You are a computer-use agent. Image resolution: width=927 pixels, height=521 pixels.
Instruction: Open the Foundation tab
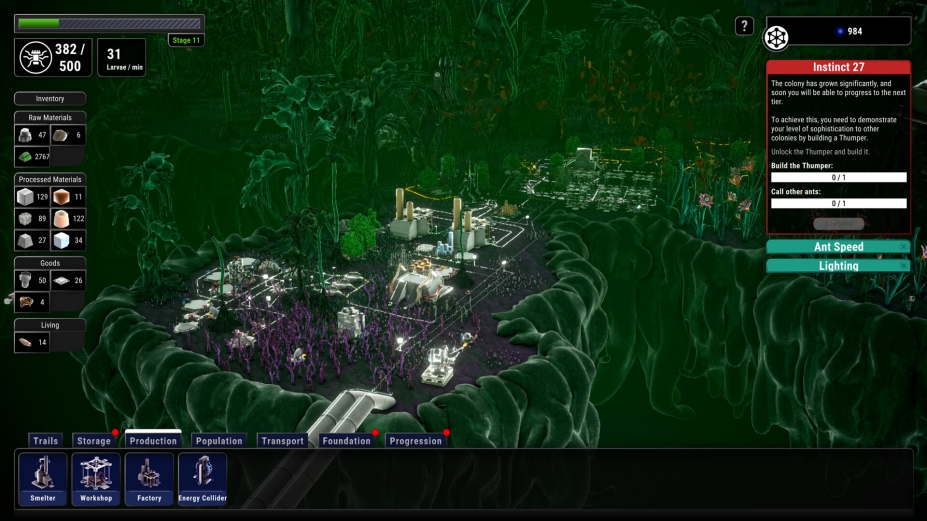tap(346, 441)
